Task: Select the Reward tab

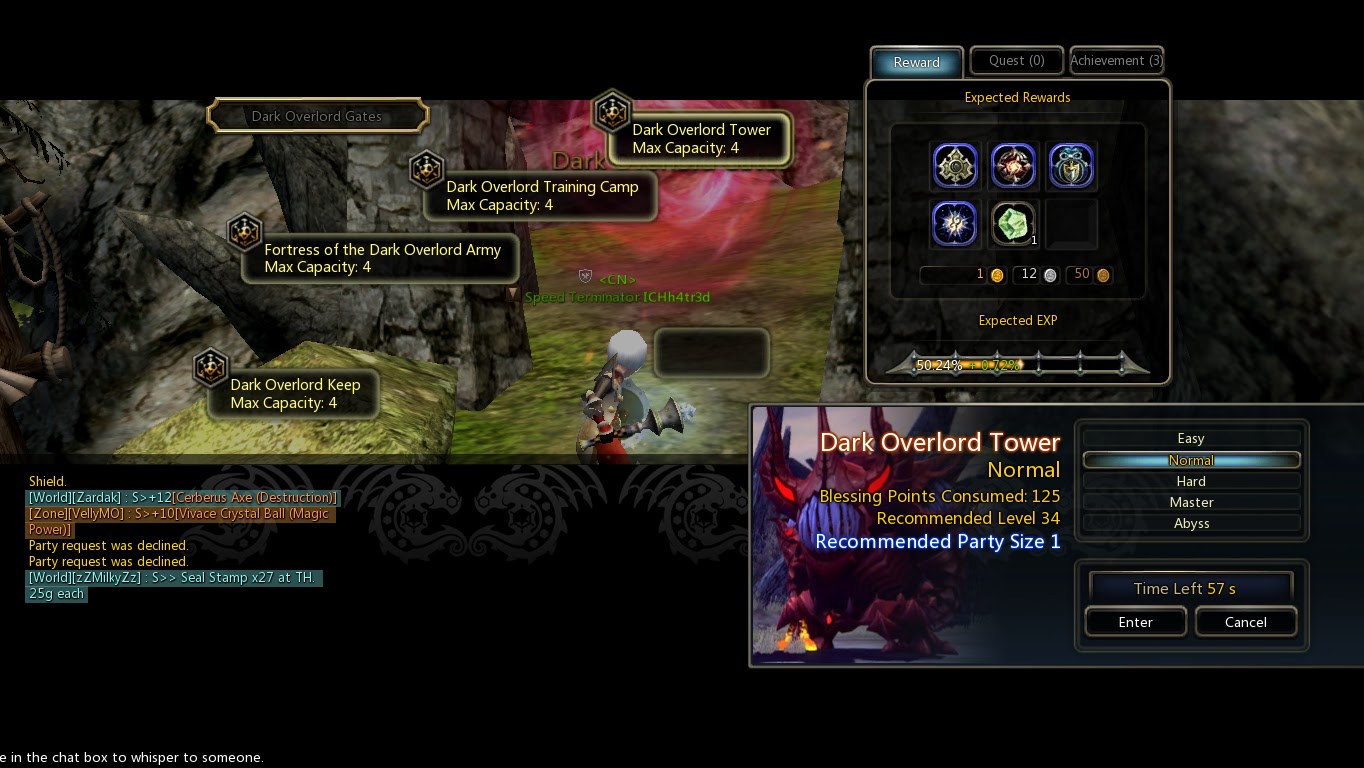Action: coord(916,62)
